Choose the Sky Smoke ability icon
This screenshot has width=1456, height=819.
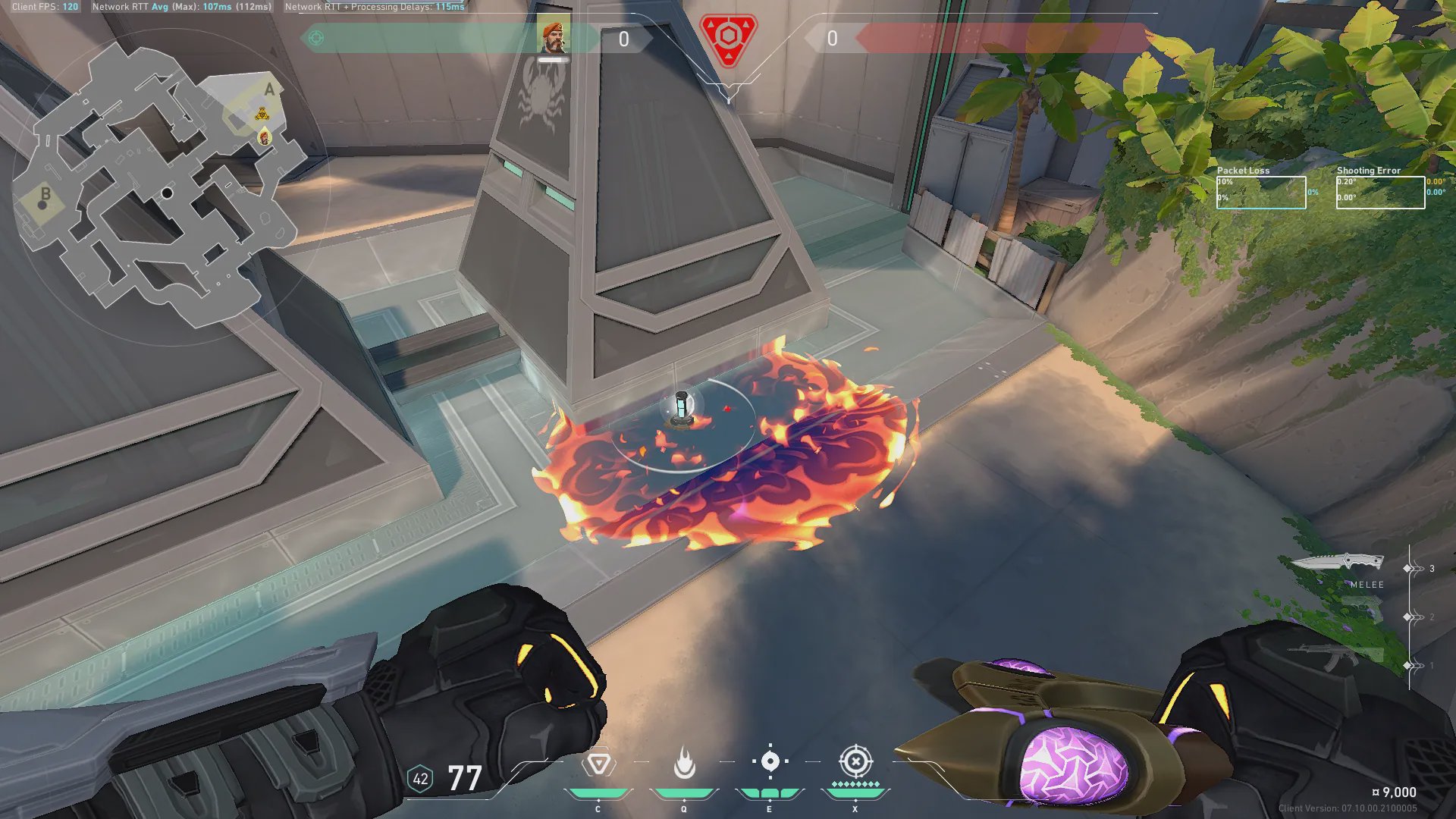coord(770,762)
